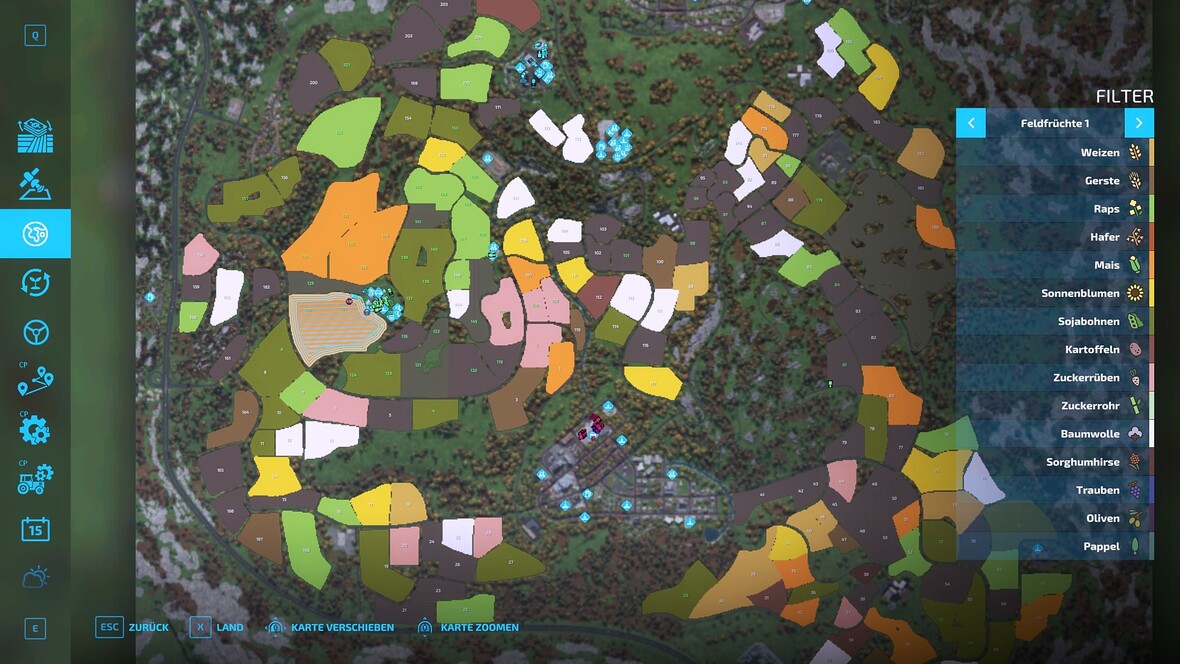This screenshot has width=1180, height=664.
Task: Go to the previous filter page
Action: (x=971, y=123)
